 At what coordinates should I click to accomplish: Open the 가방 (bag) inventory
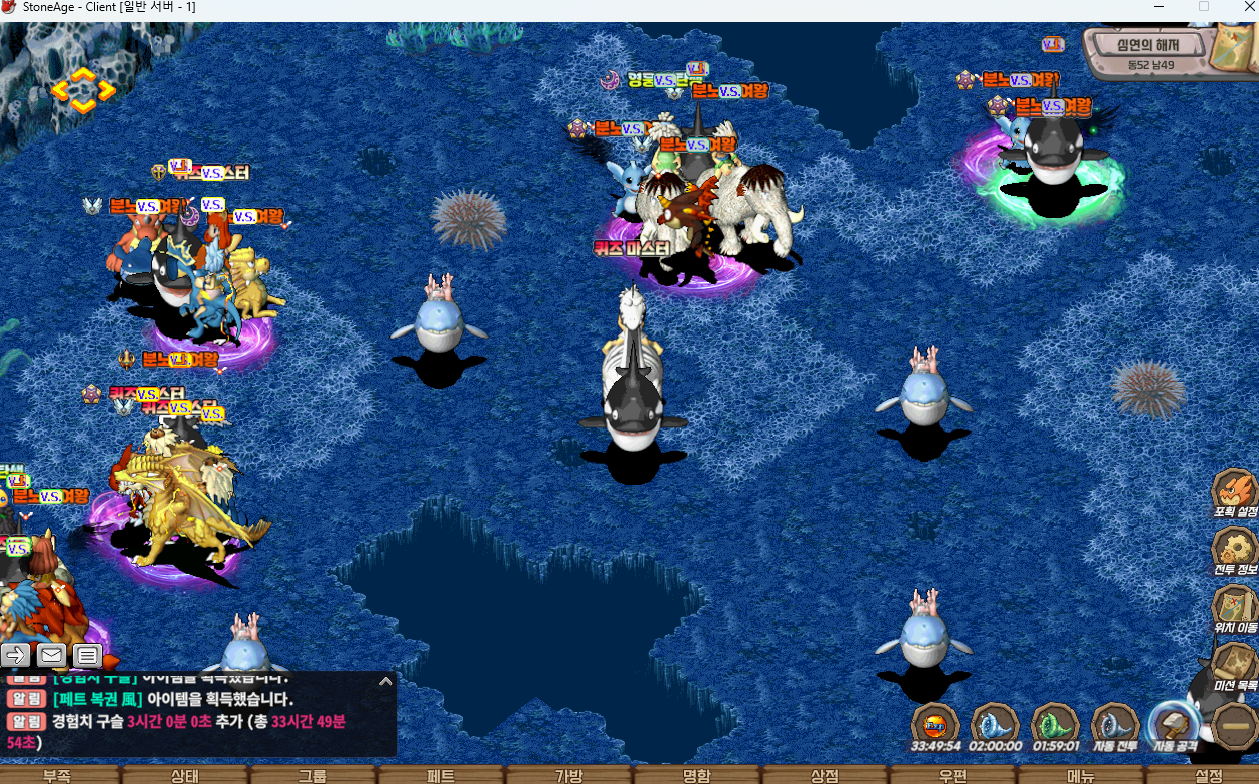[x=569, y=775]
